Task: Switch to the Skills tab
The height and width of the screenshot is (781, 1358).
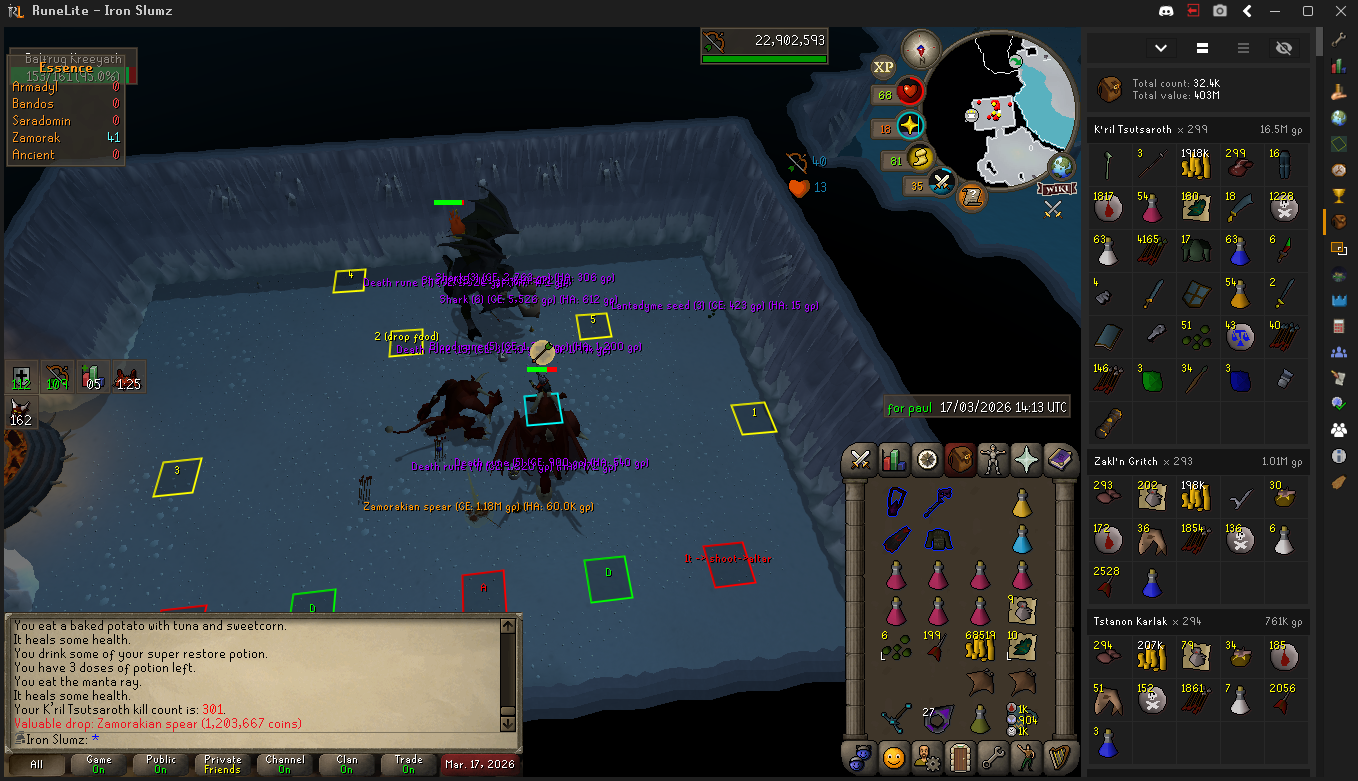Action: point(893,460)
